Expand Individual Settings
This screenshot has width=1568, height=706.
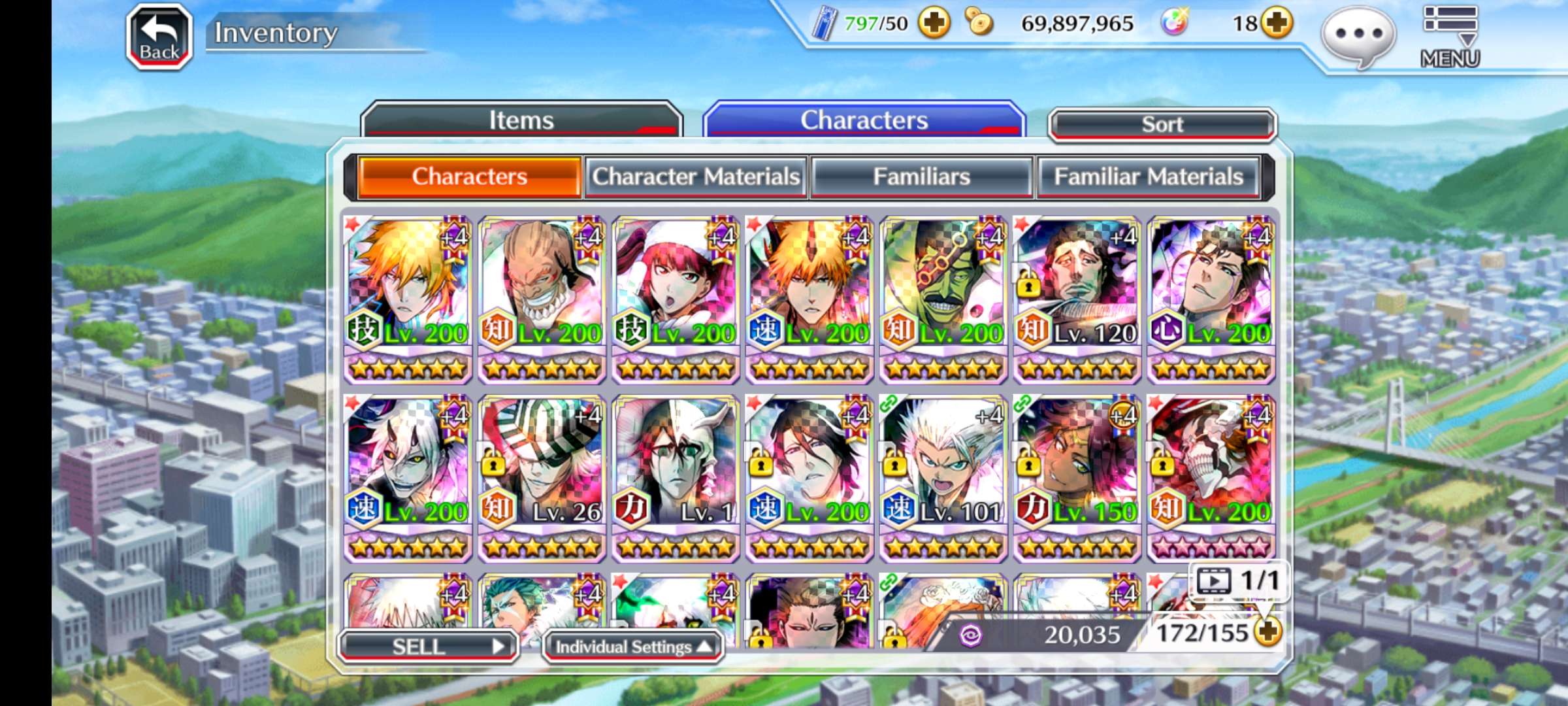(632, 647)
